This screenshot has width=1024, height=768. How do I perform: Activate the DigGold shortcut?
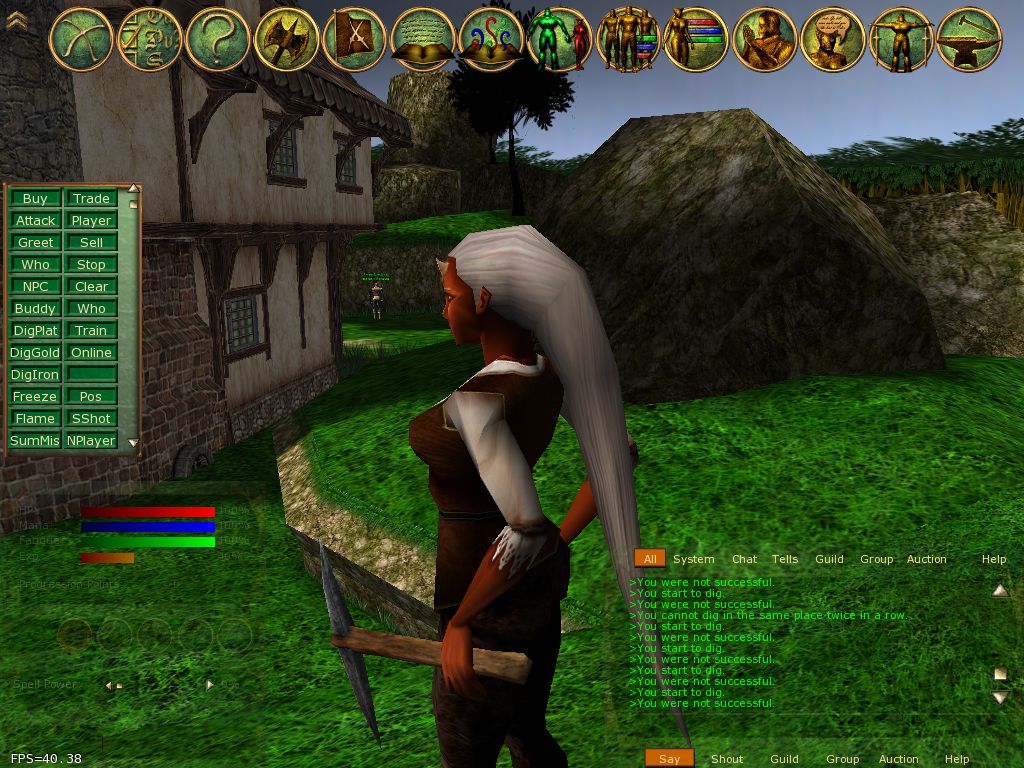[35, 352]
